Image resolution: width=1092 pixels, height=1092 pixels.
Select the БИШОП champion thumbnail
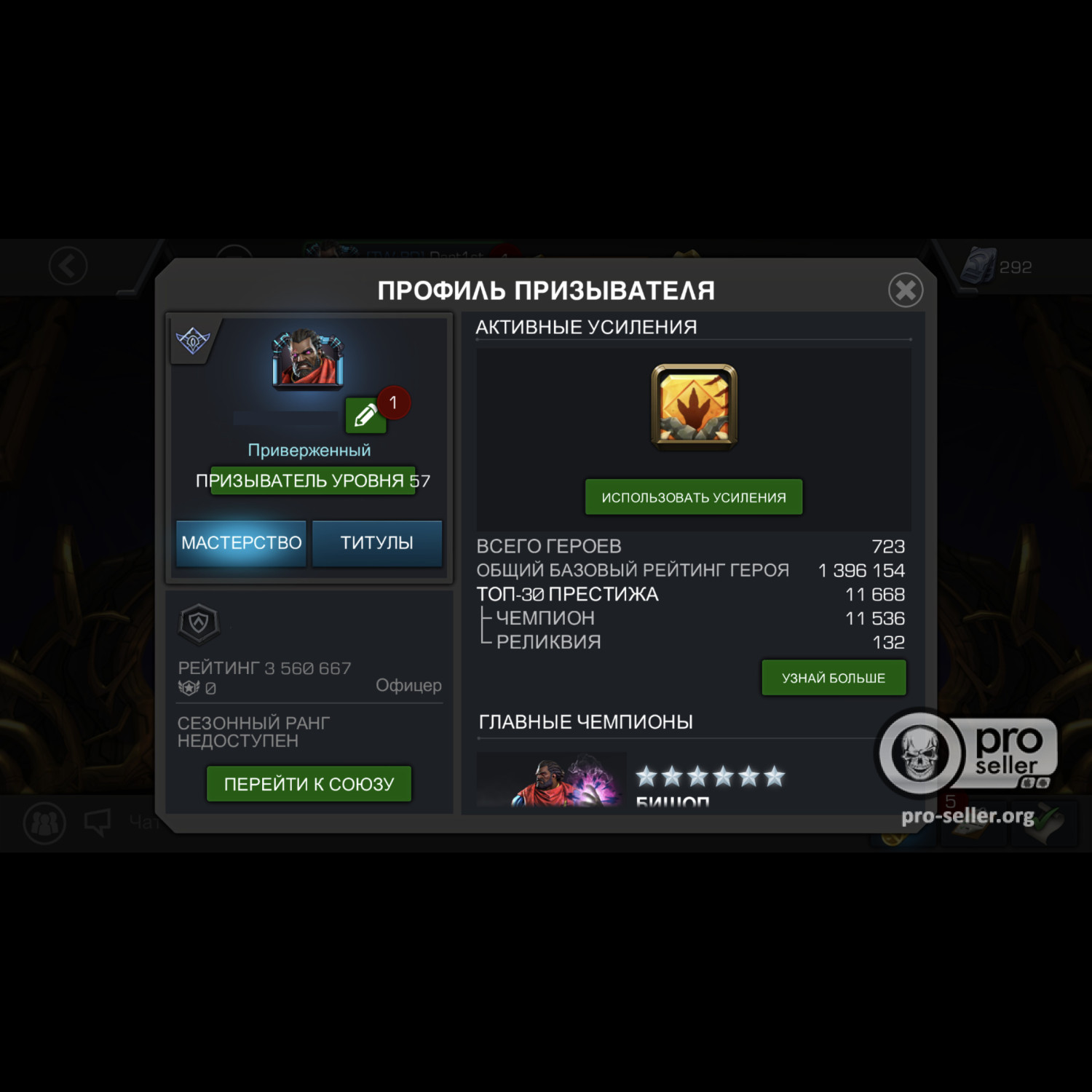pyautogui.click(x=550, y=779)
